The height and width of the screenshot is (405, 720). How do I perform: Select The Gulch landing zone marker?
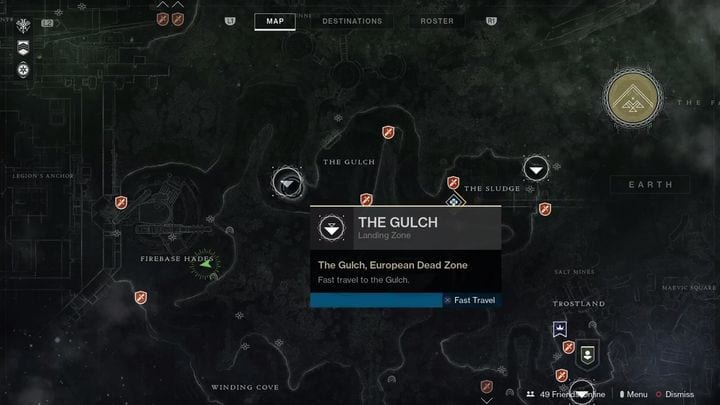tap(289, 182)
